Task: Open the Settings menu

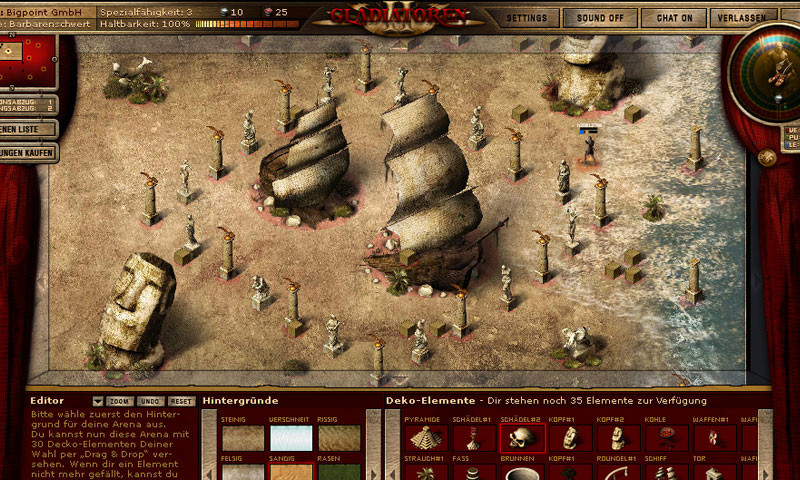Action: 527,18
